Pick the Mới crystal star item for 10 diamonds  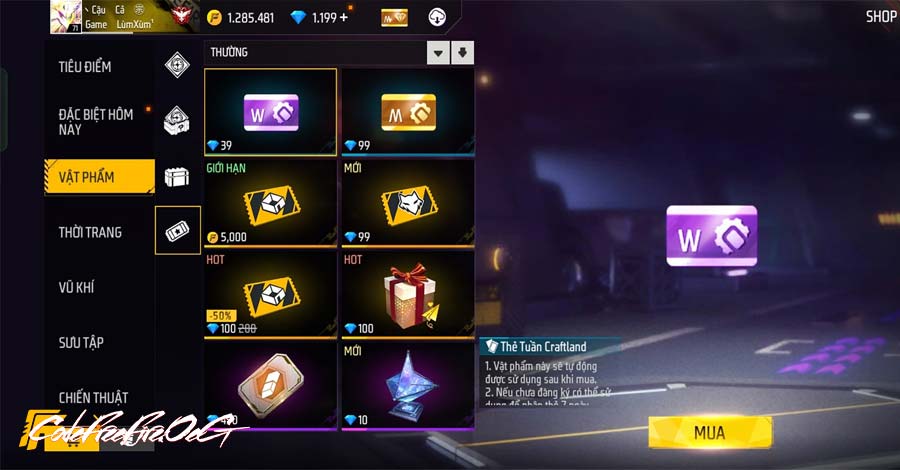point(408,385)
